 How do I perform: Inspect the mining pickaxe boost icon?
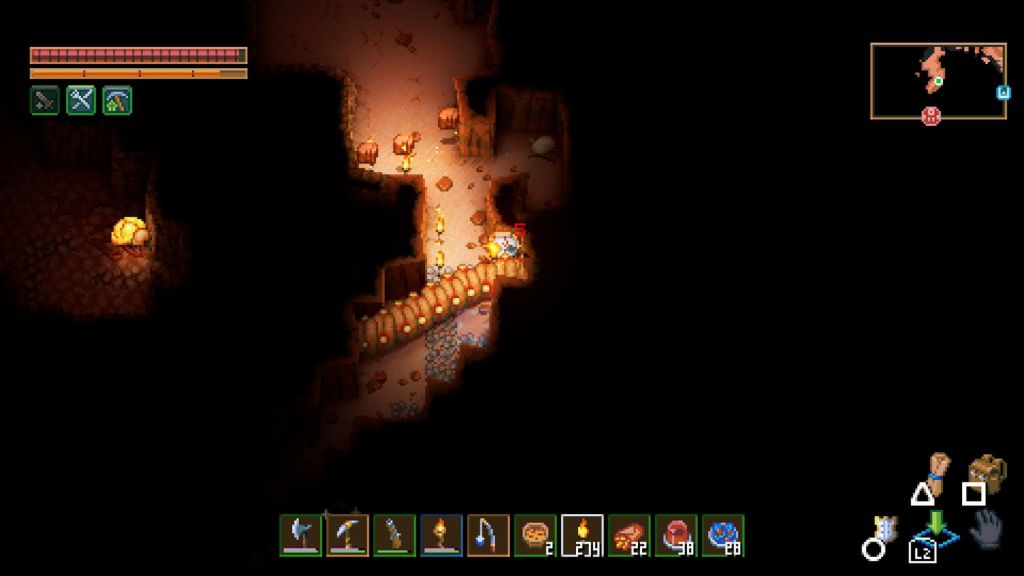tap(117, 100)
